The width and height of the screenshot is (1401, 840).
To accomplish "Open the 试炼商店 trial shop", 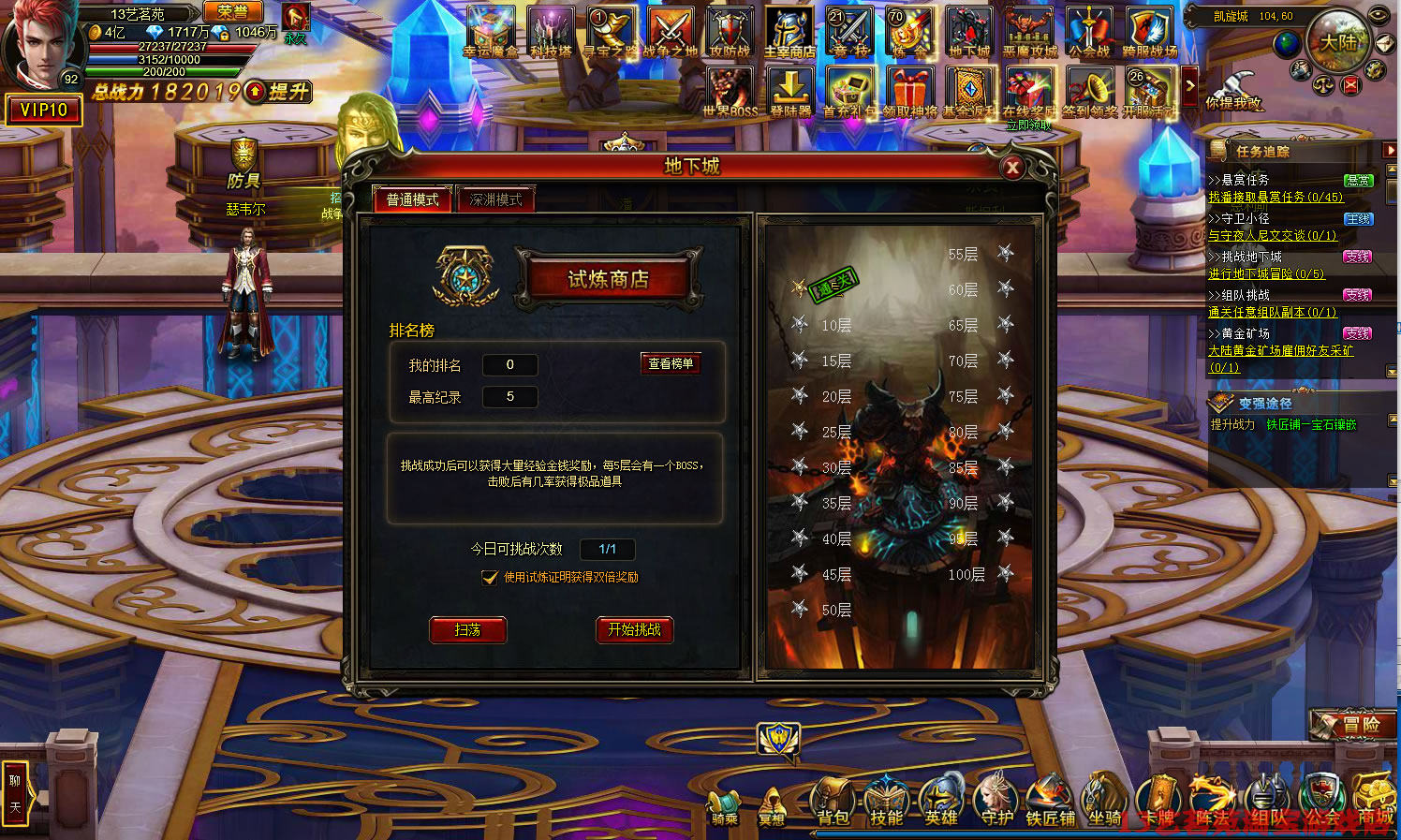I will (x=609, y=279).
